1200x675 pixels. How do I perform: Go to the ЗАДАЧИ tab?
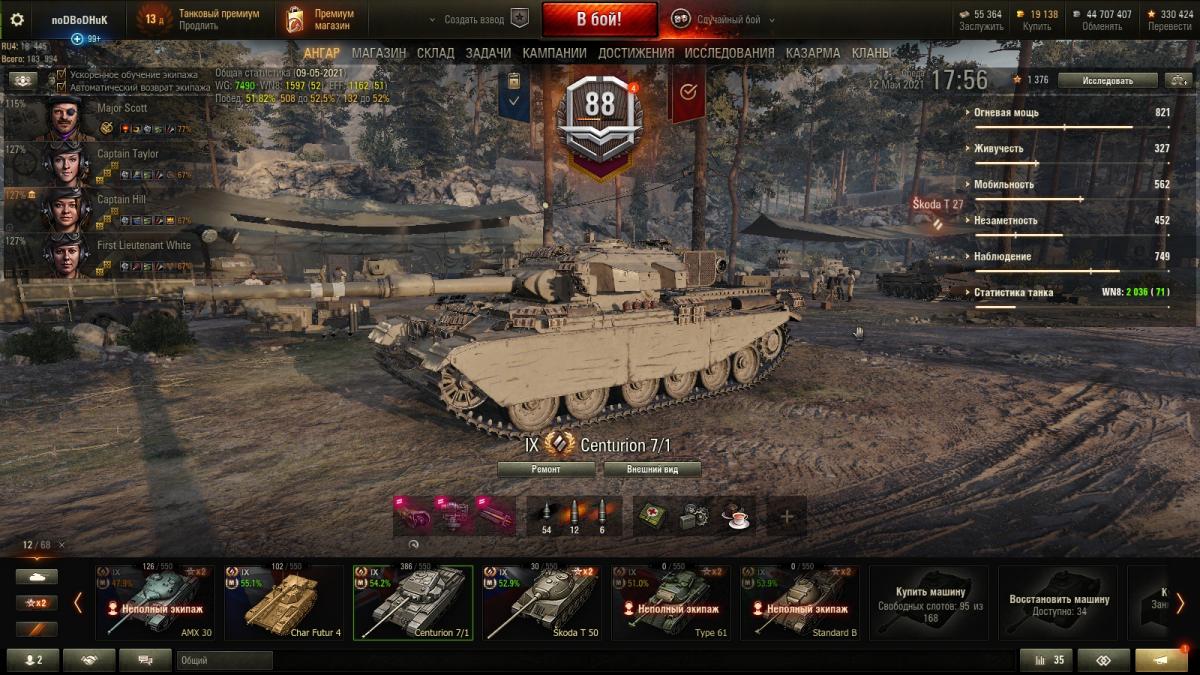tap(488, 53)
